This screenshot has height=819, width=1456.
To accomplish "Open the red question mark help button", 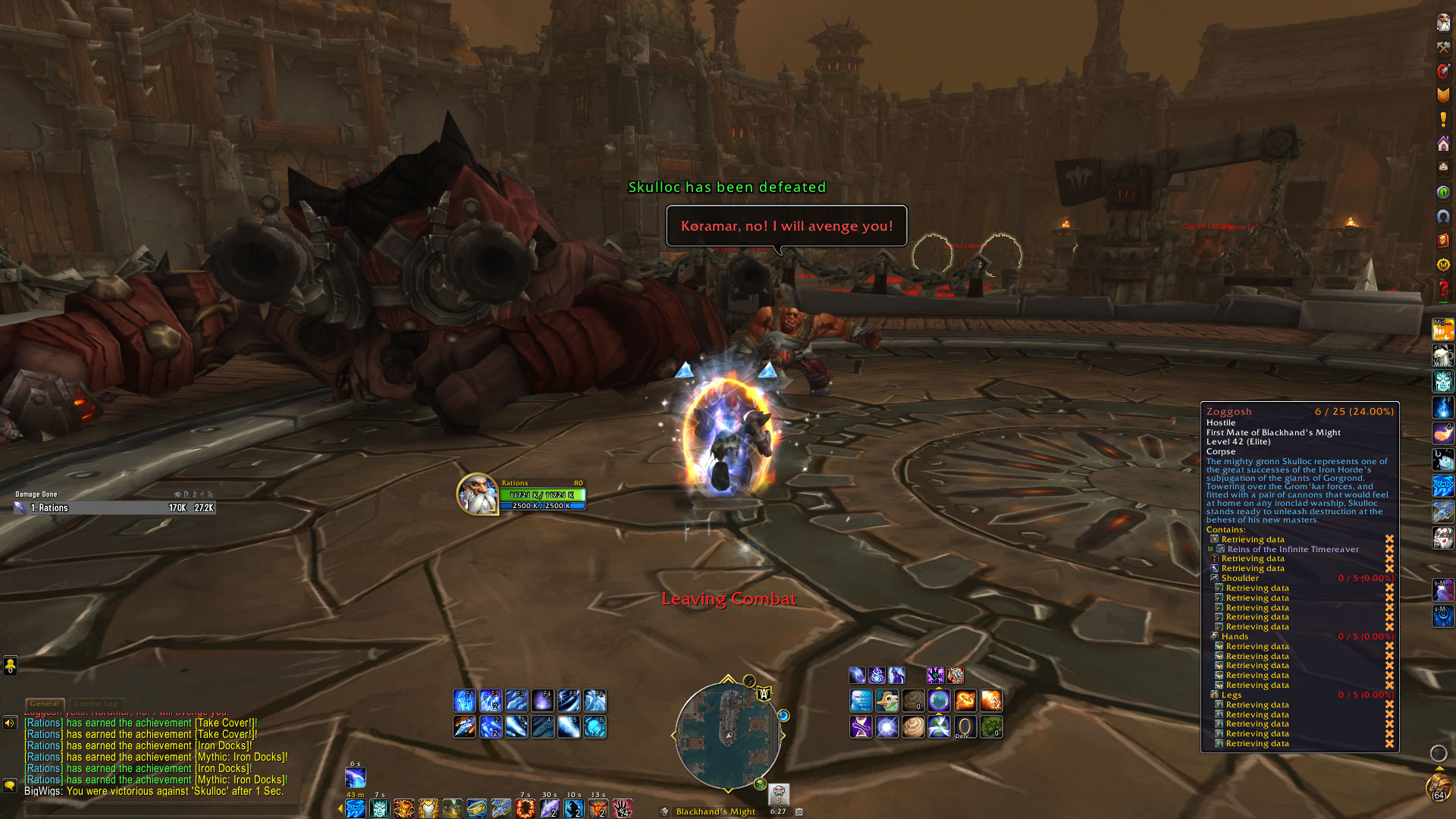I will (1442, 289).
